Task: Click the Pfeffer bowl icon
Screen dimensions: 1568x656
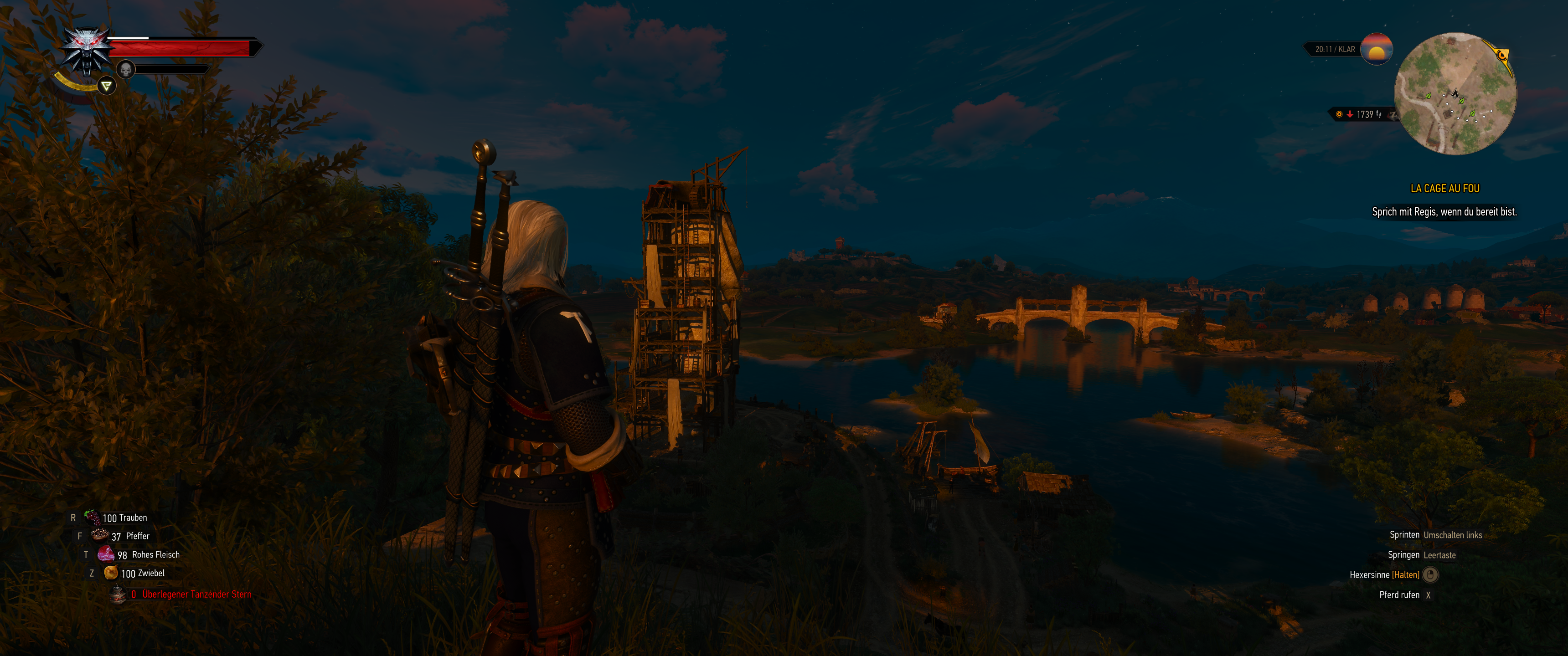Action: [x=99, y=536]
